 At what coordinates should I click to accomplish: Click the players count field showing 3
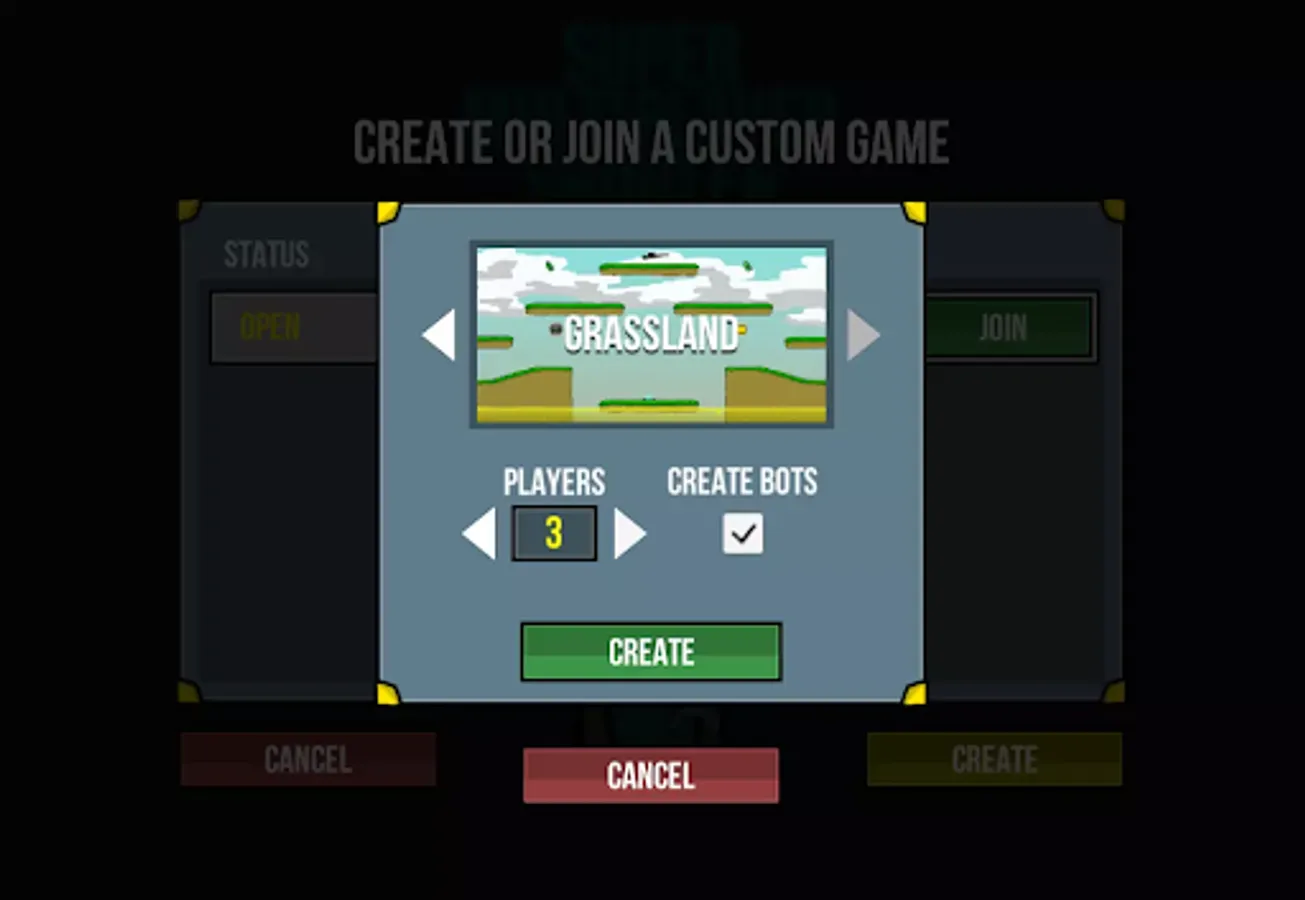pos(554,533)
